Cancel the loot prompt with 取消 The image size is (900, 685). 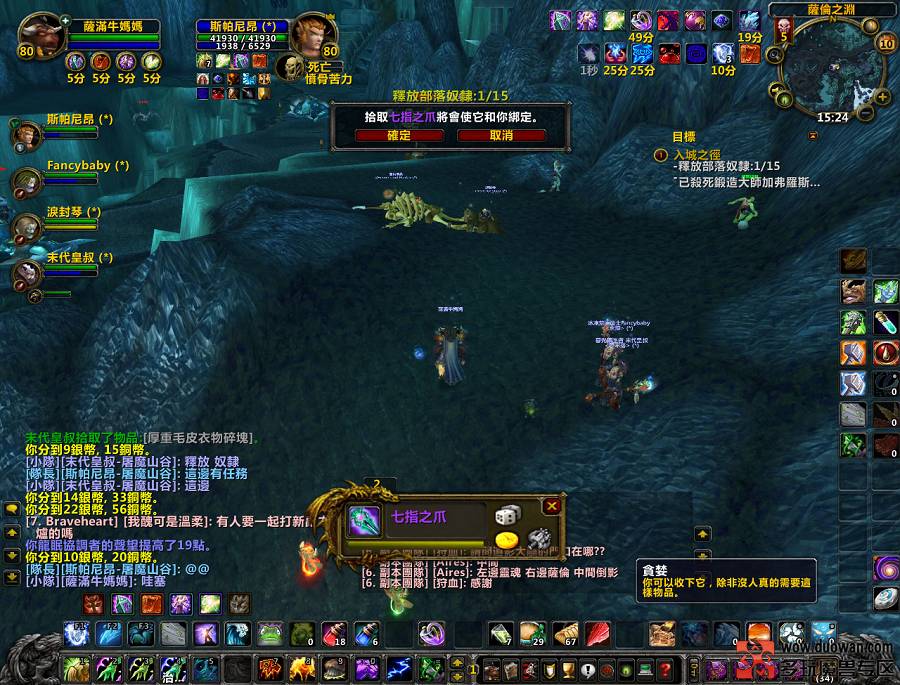pos(501,135)
